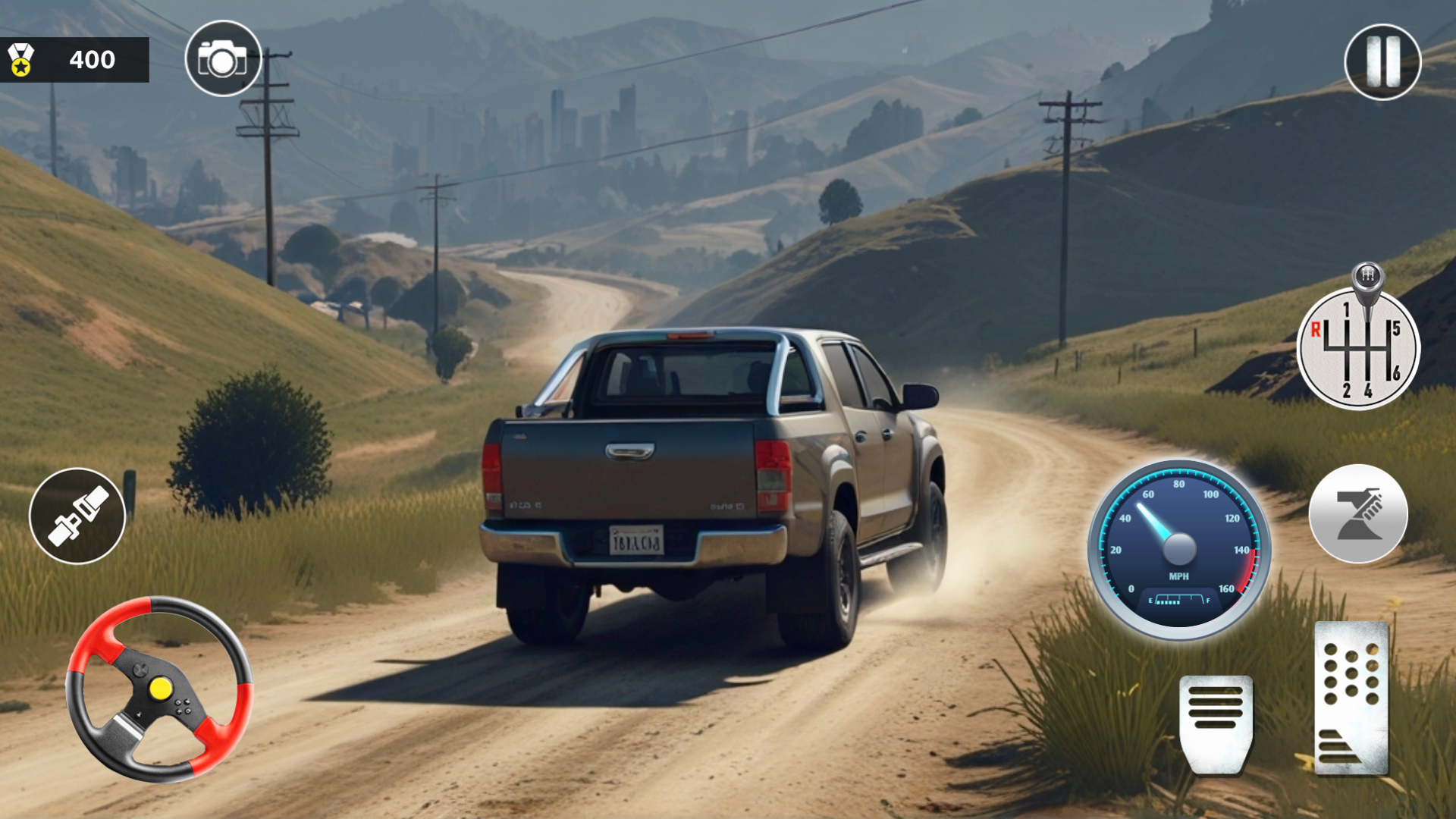Select gear 2 on the shifter diagram
Image resolution: width=1456 pixels, height=819 pixels.
[1348, 391]
